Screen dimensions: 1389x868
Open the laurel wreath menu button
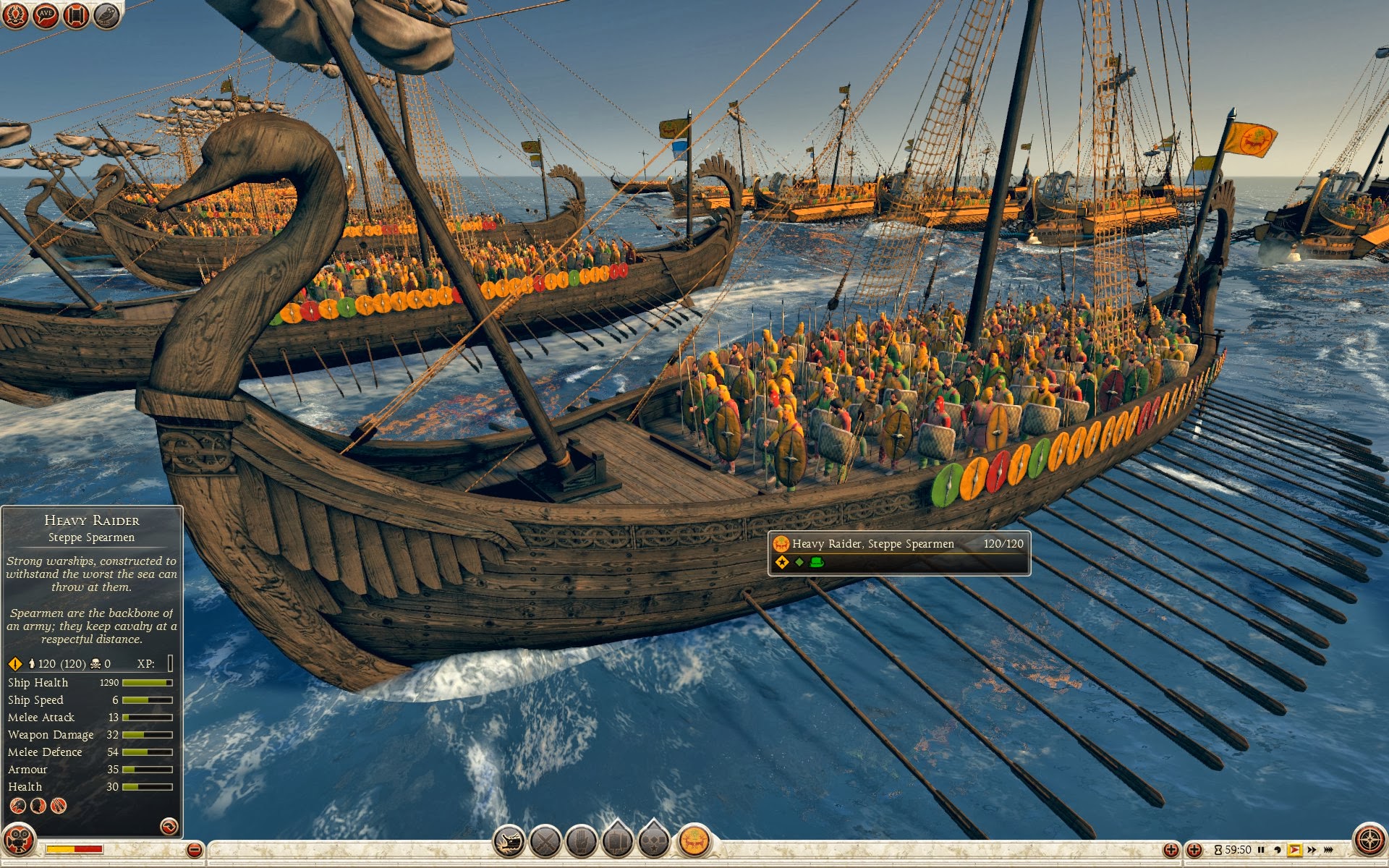click(15, 14)
